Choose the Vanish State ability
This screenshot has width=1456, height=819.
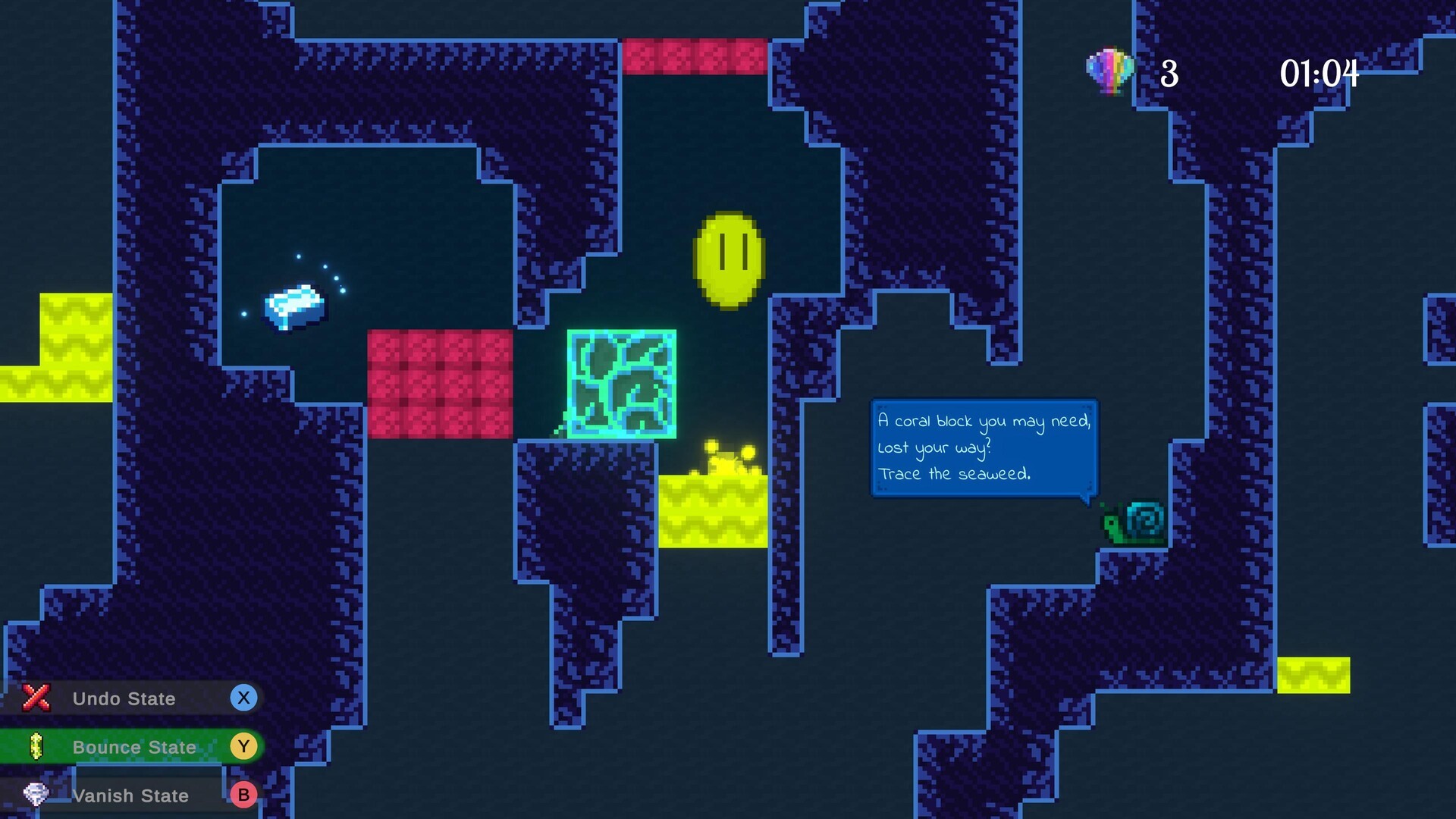point(130,795)
